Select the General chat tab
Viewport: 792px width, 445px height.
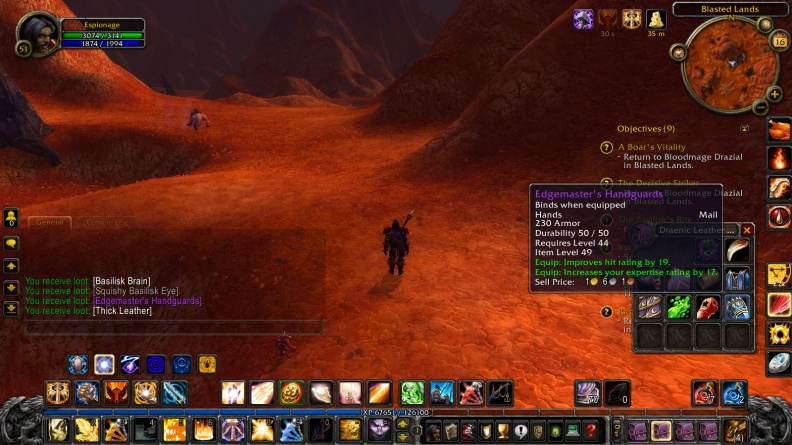point(52,222)
